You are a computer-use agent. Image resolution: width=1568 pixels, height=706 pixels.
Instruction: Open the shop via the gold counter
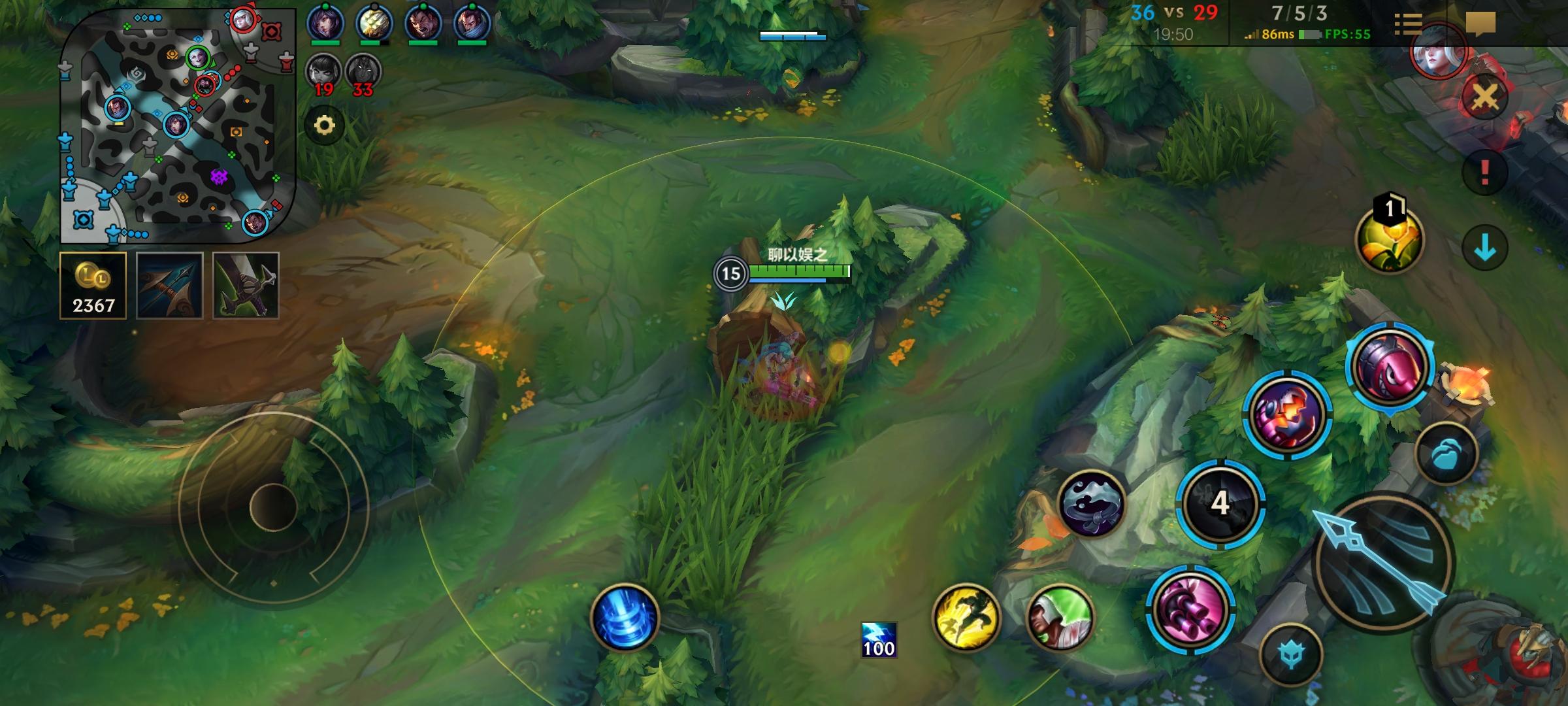click(x=93, y=286)
